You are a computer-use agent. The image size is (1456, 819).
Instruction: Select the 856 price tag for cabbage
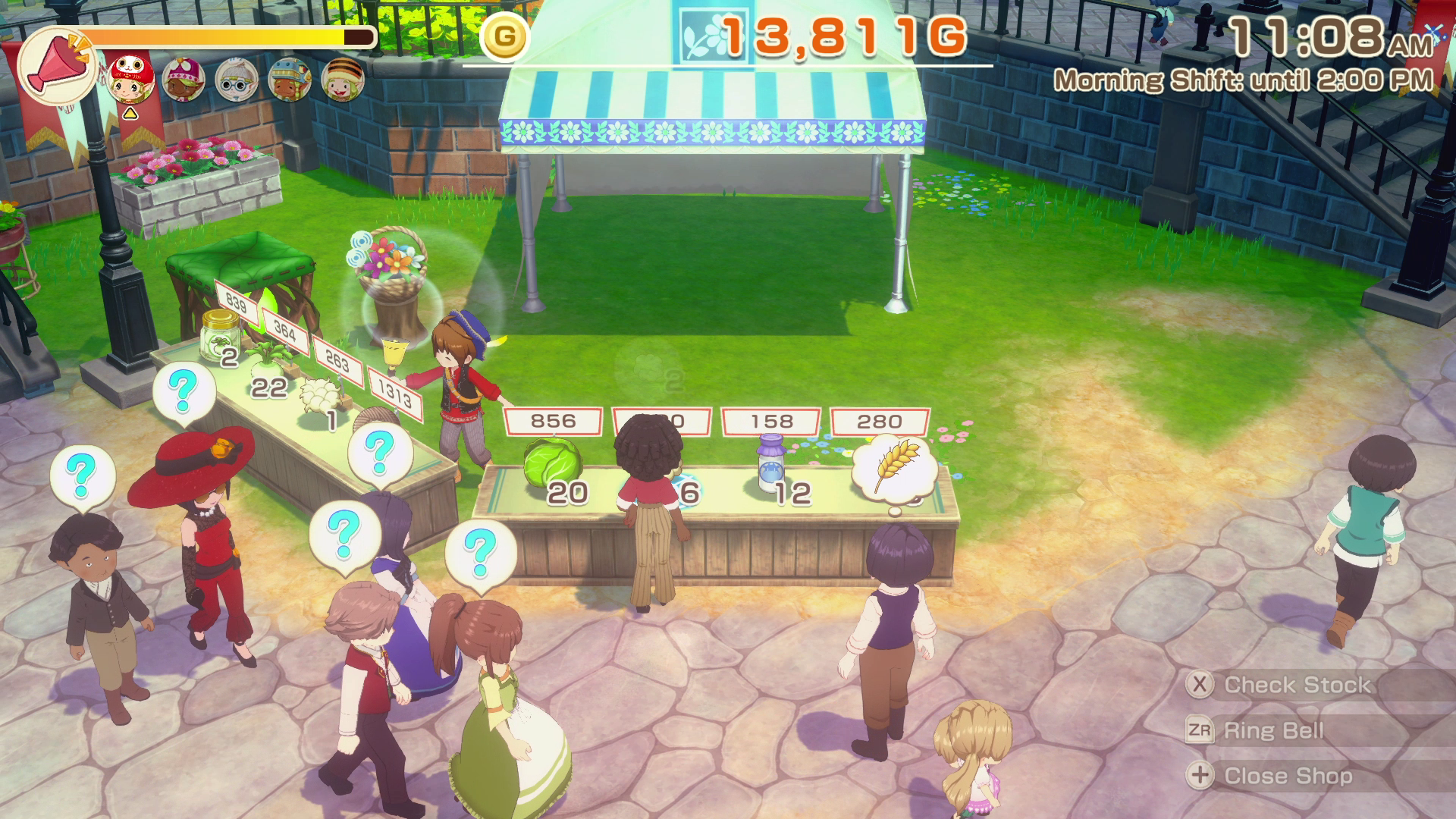[553, 421]
